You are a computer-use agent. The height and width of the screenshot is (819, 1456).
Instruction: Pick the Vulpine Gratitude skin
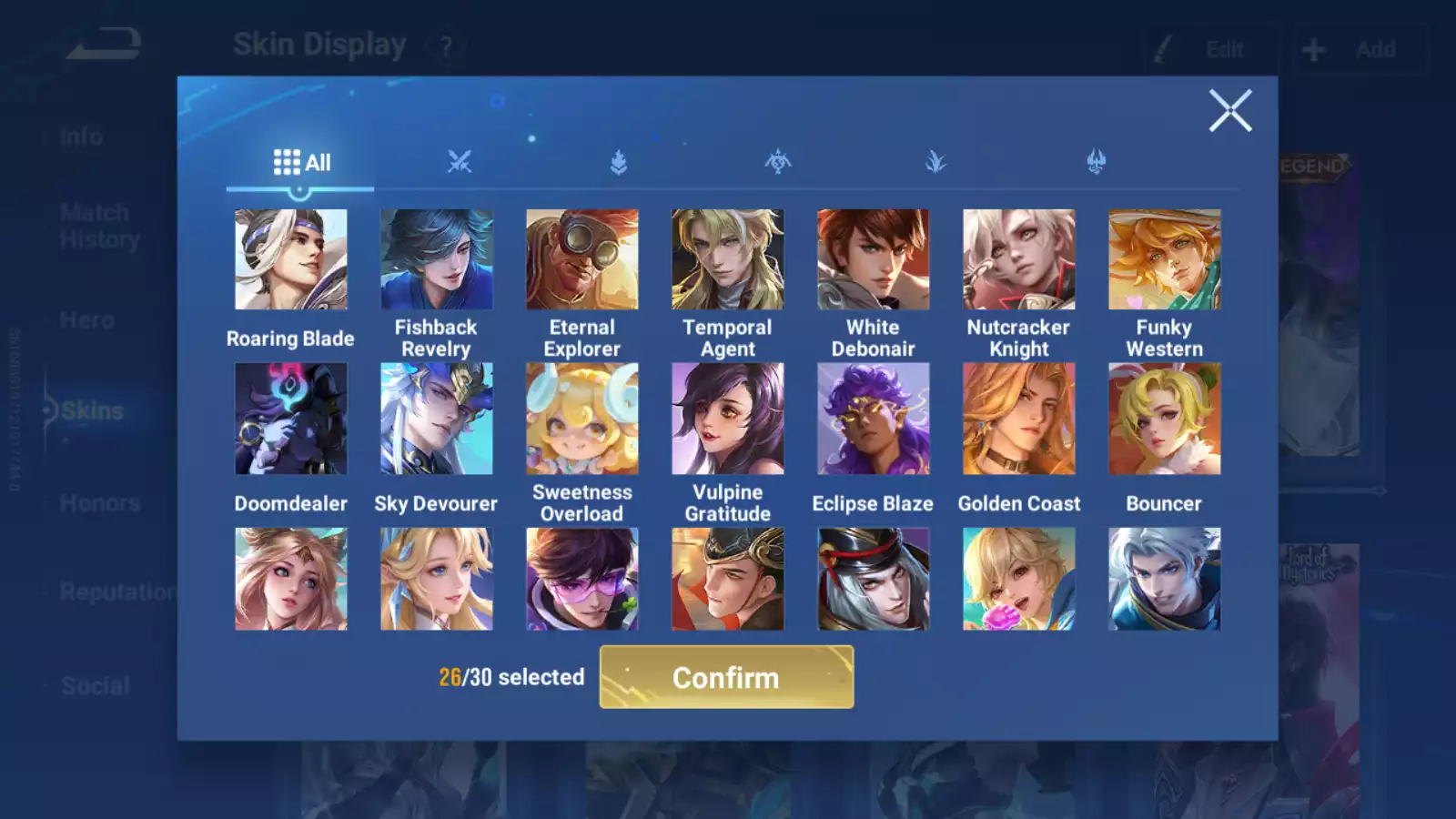coord(727,419)
